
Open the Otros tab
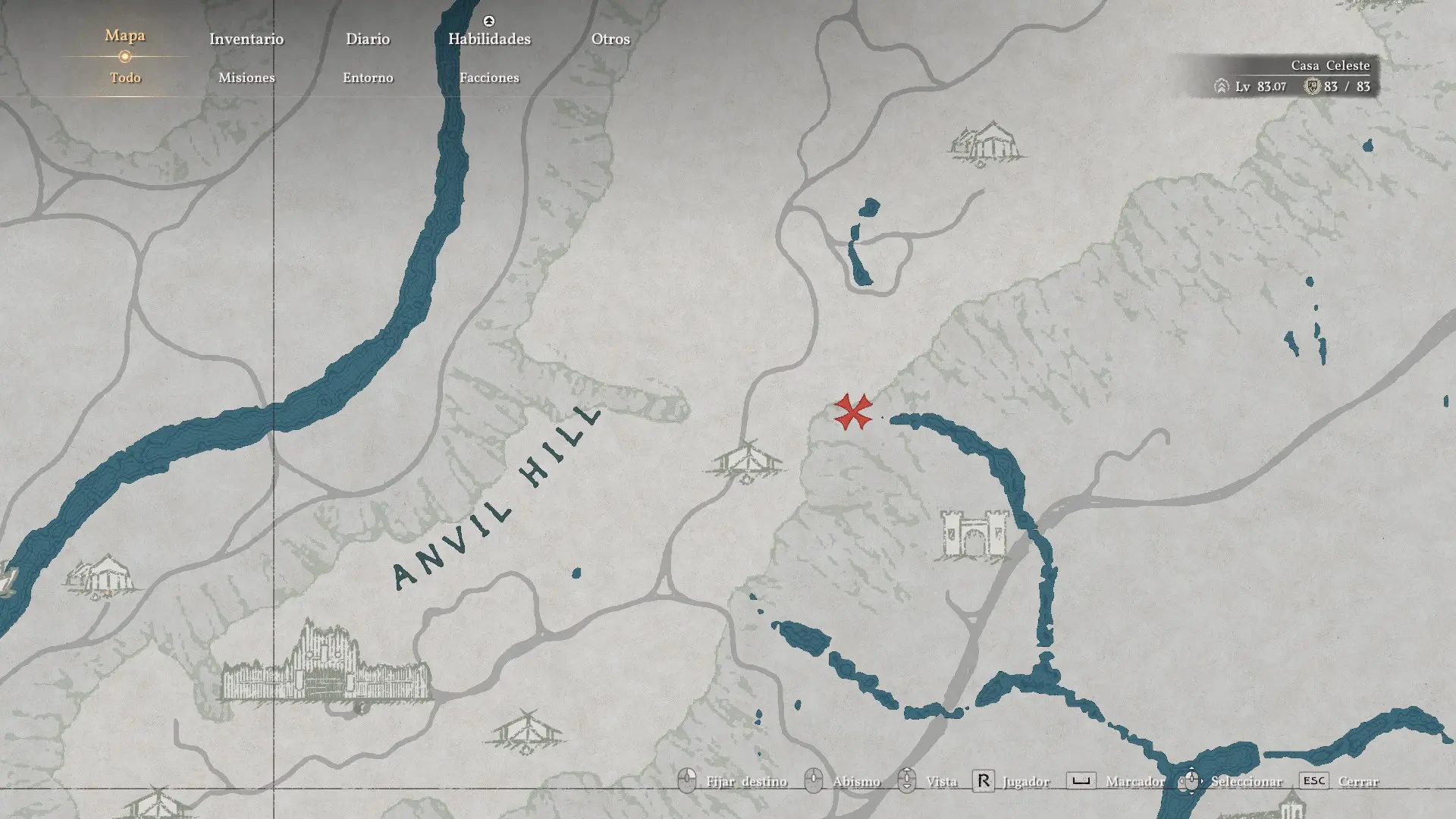(x=610, y=39)
